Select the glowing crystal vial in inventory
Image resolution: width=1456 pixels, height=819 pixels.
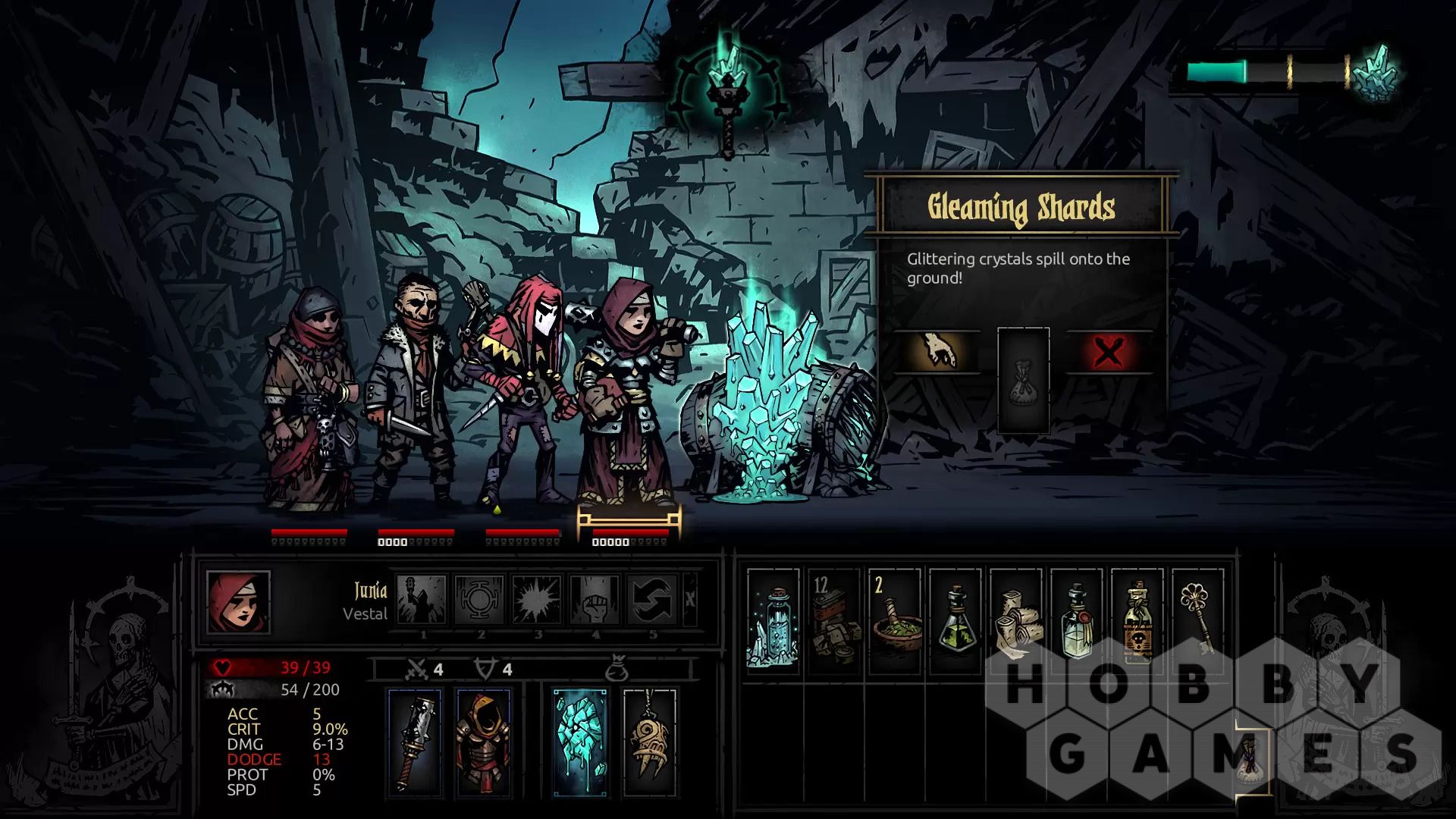coord(773,622)
